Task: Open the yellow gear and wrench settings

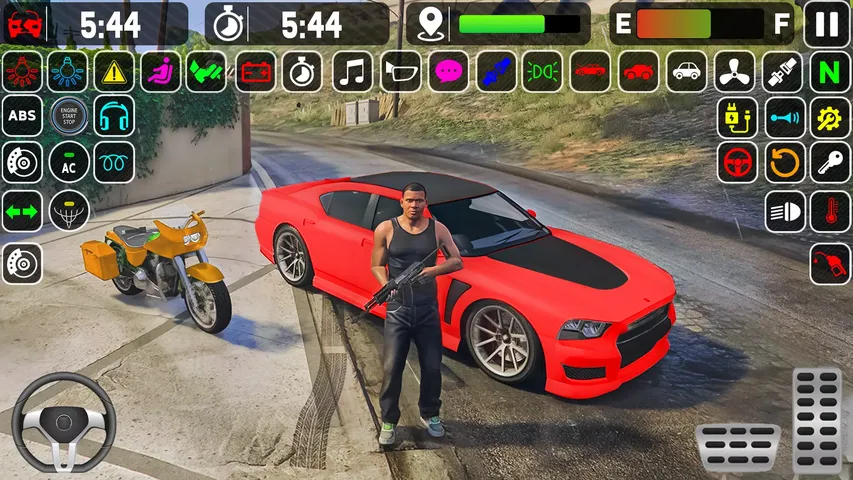Action: 830,117
